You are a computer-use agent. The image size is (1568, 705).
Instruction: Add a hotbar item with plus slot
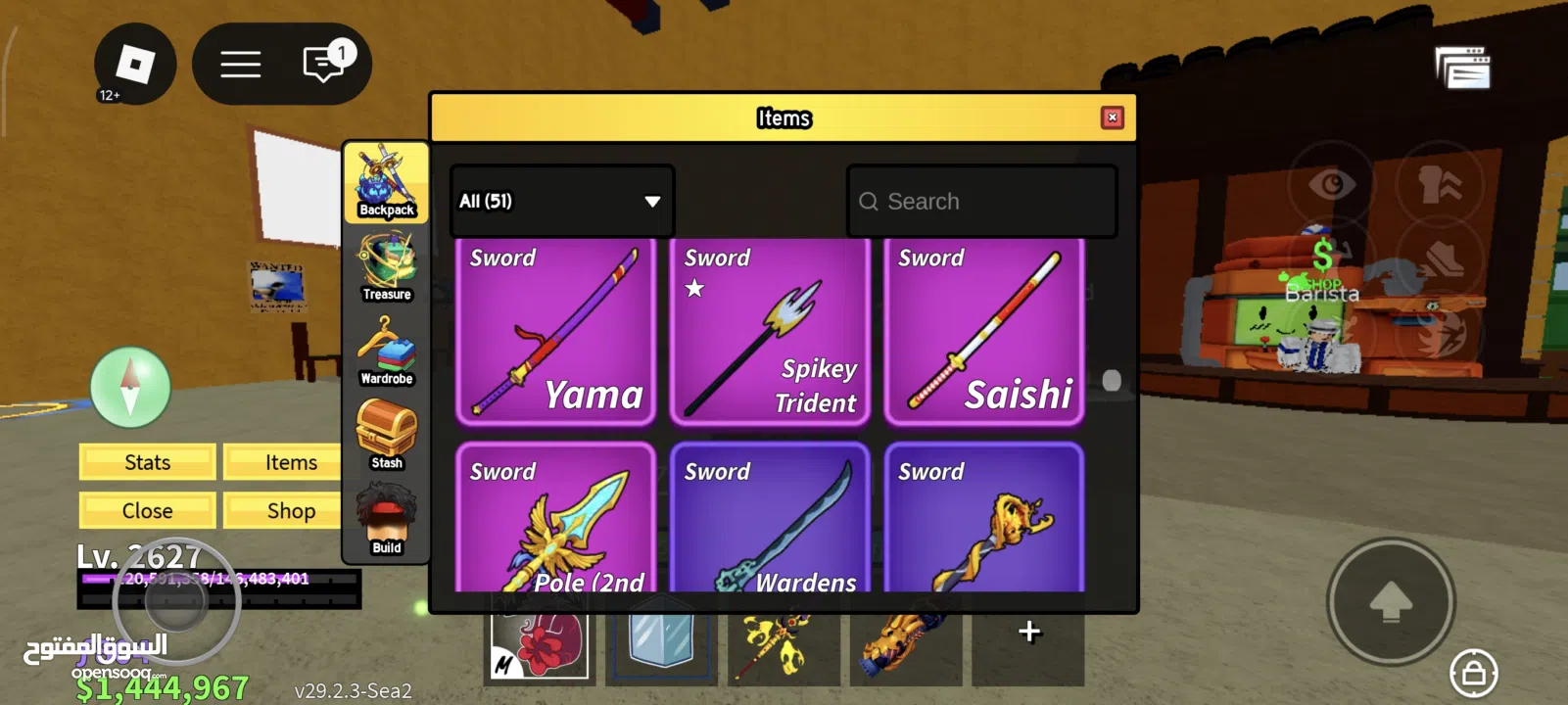point(1028,632)
